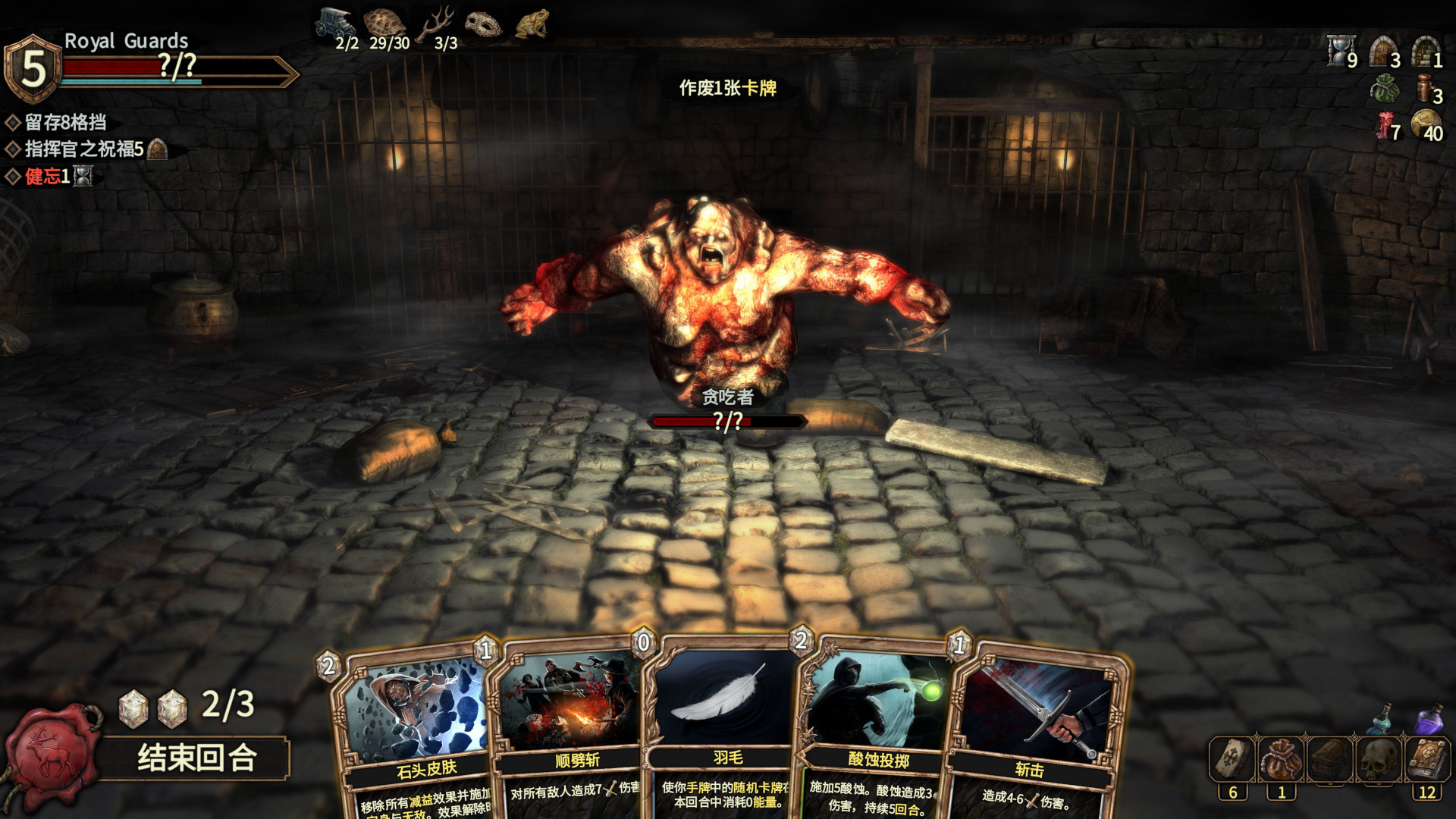1456x819 pixels.
Task: Use the purple potion bottle
Action: point(1430,717)
